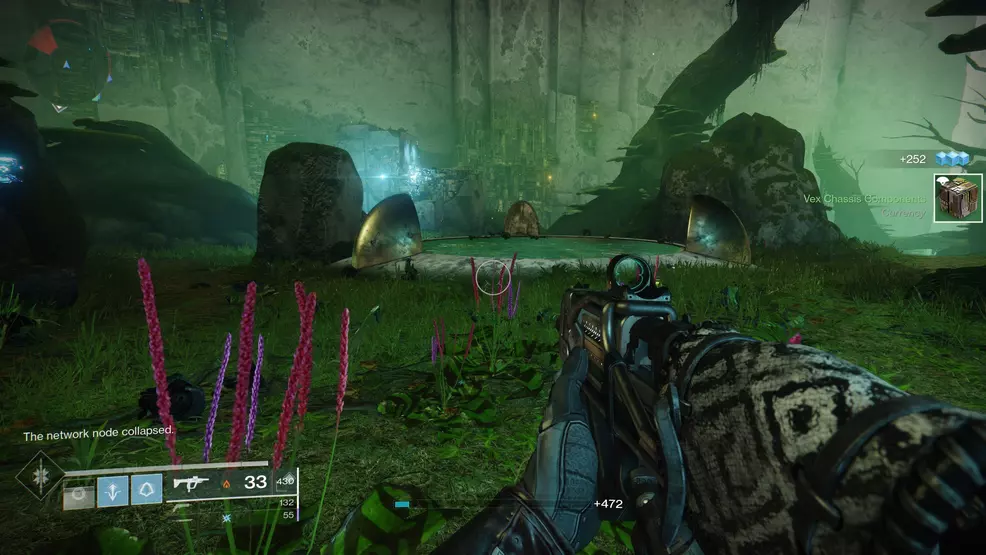Click the blue Glimmer cubes currency icon
986x555 pixels.
click(x=952, y=158)
